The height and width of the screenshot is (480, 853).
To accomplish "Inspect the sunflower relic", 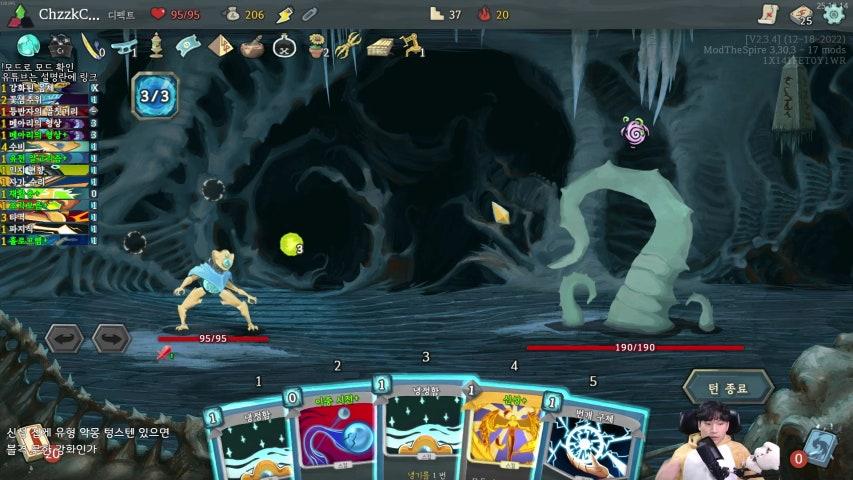I will coord(318,45).
